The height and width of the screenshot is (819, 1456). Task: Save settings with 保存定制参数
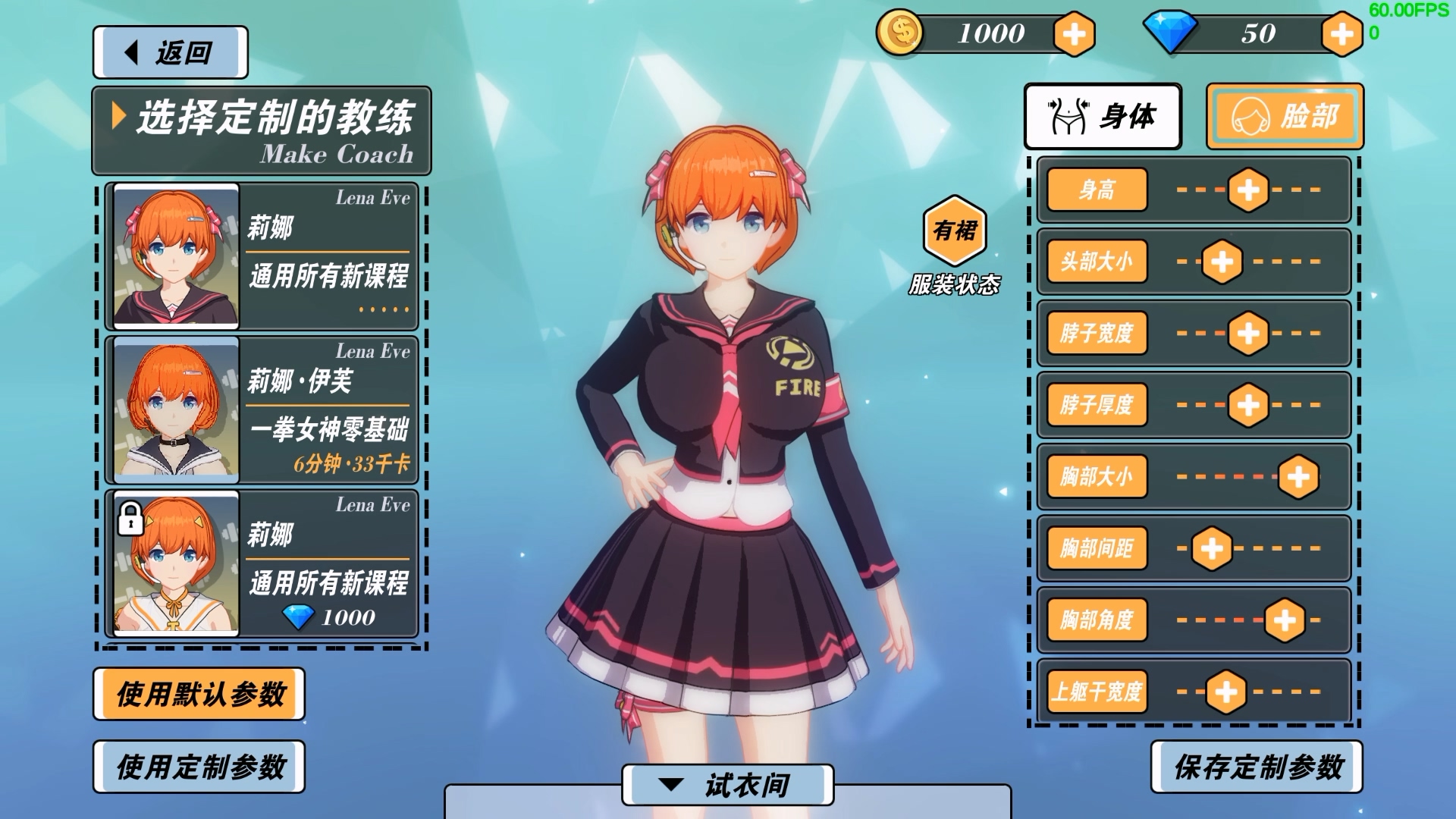pos(1257,767)
